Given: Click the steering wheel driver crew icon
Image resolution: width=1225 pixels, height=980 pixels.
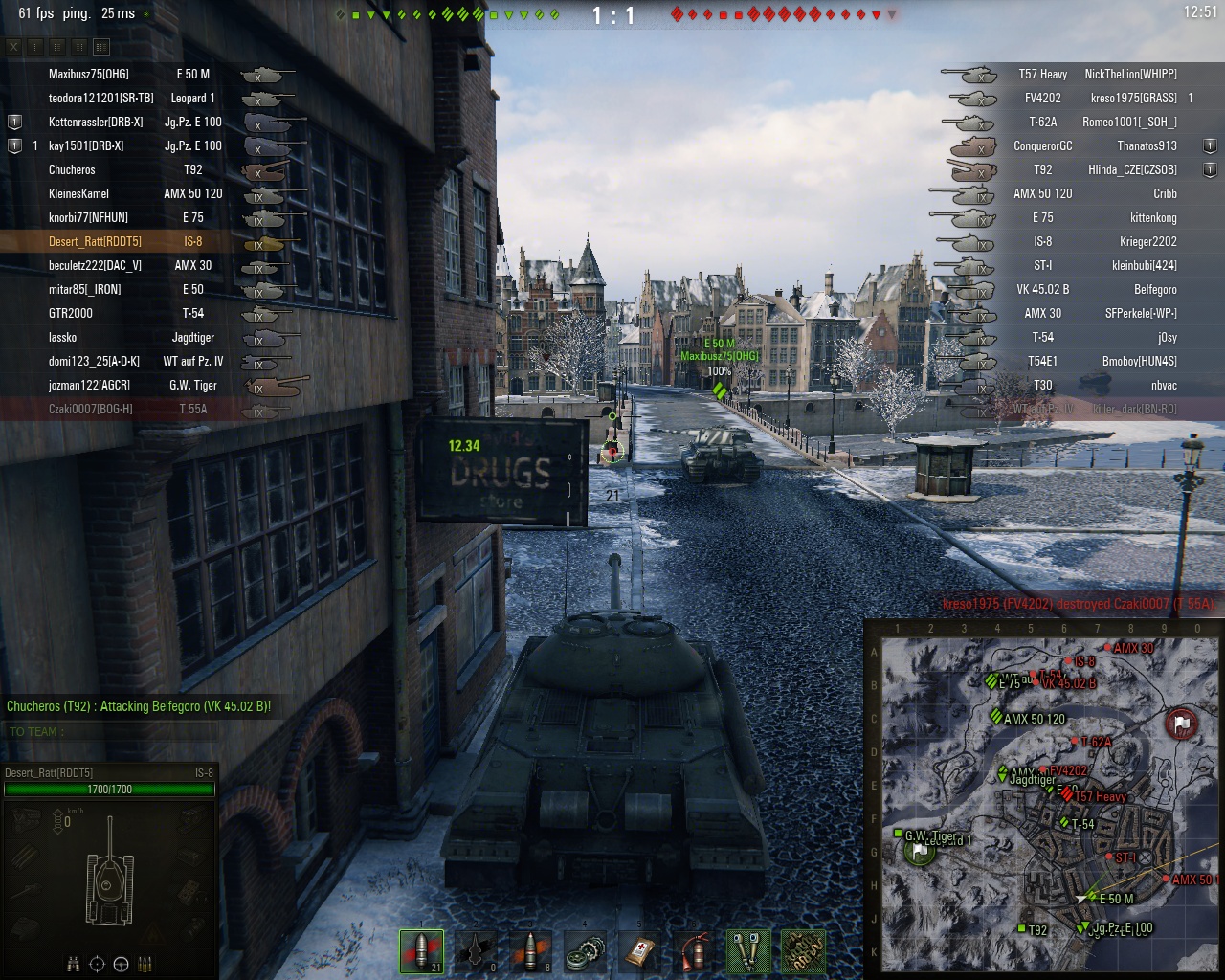Looking at the screenshot, I should (x=121, y=964).
